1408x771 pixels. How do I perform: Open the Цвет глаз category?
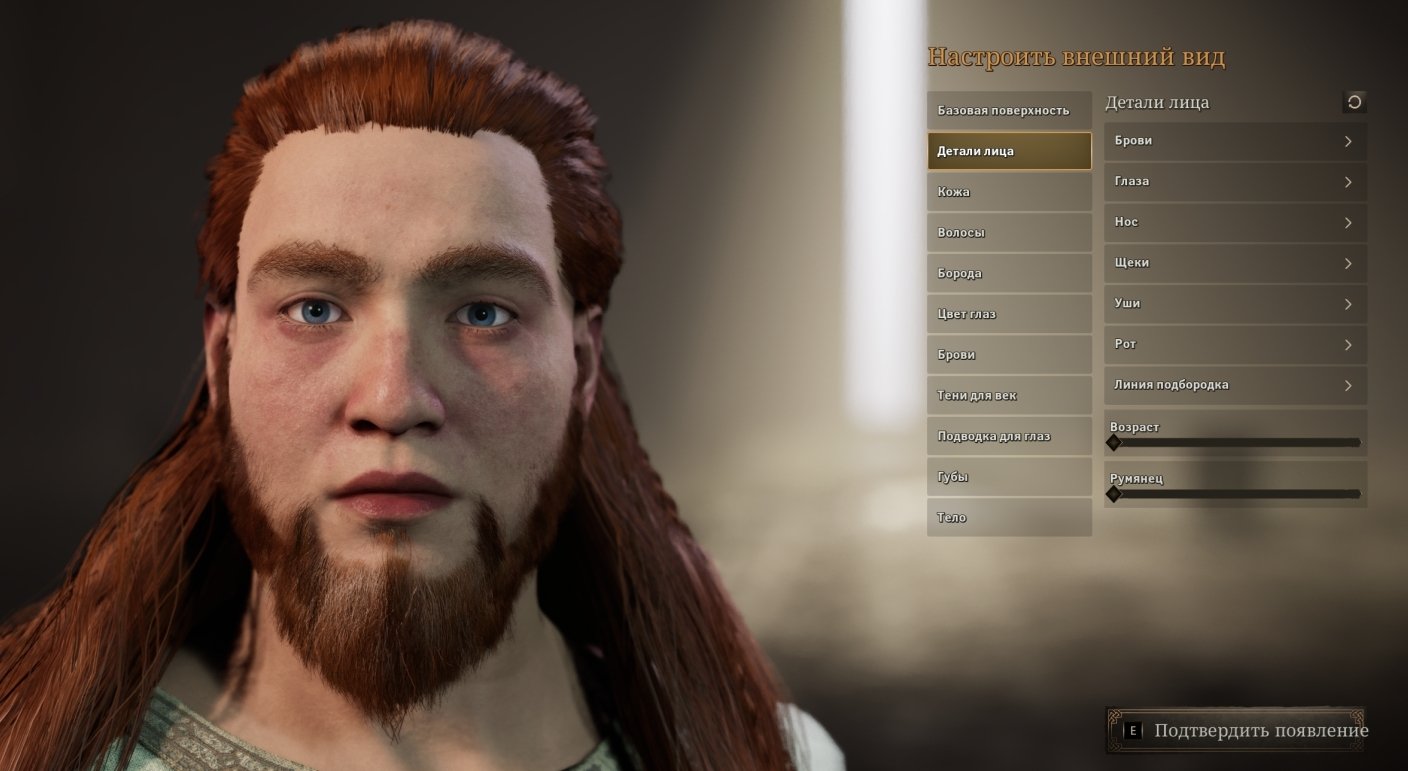[x=1008, y=314]
